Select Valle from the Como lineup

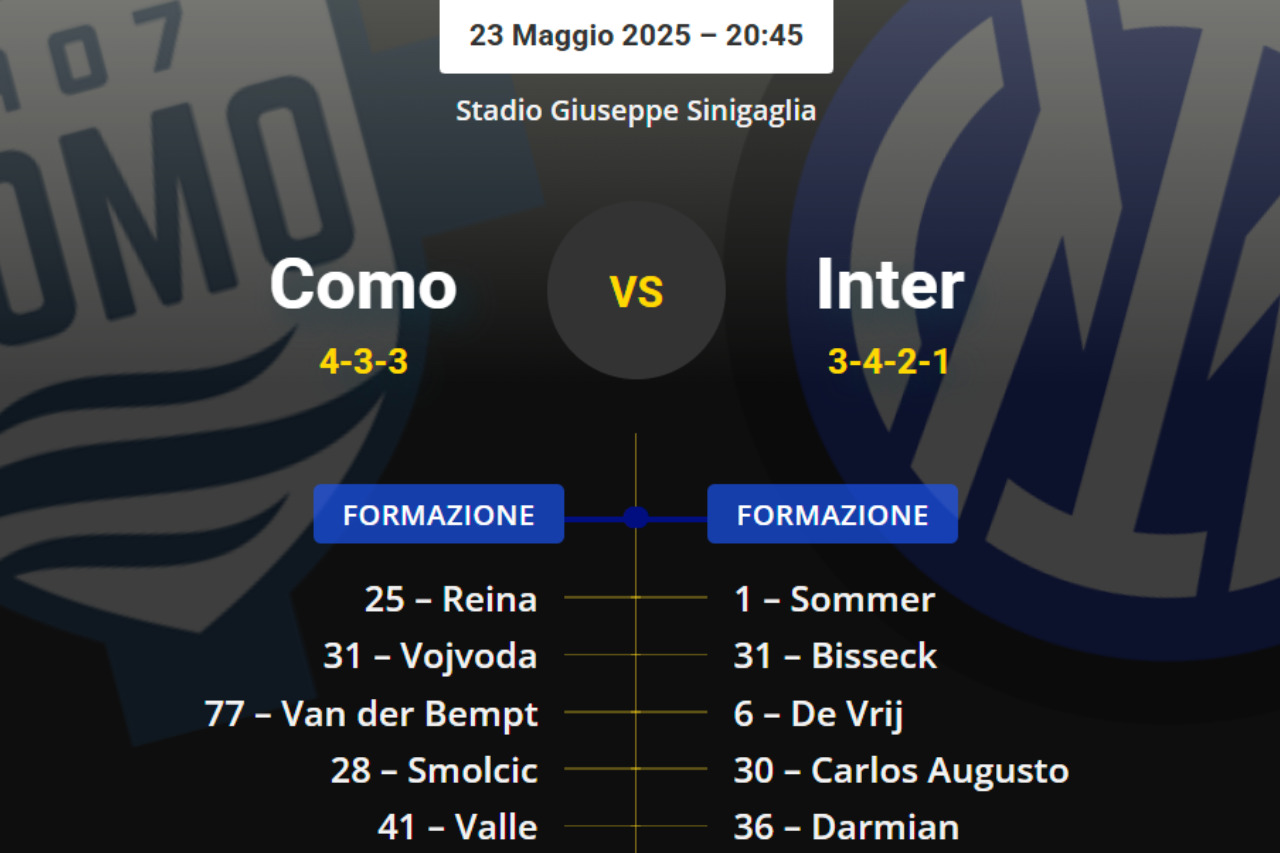[457, 827]
